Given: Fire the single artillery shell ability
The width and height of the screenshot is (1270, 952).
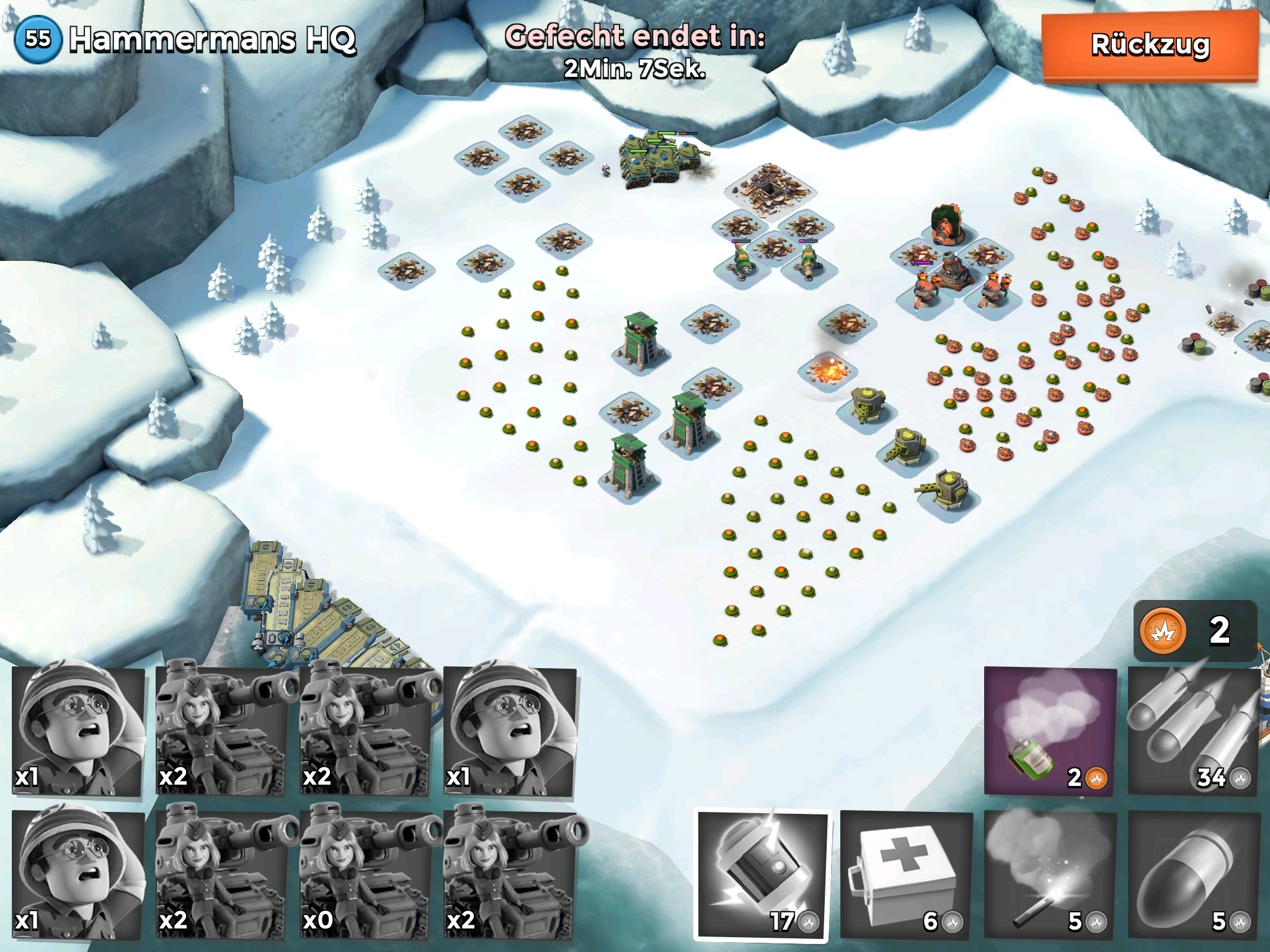Looking at the screenshot, I should tap(1193, 875).
